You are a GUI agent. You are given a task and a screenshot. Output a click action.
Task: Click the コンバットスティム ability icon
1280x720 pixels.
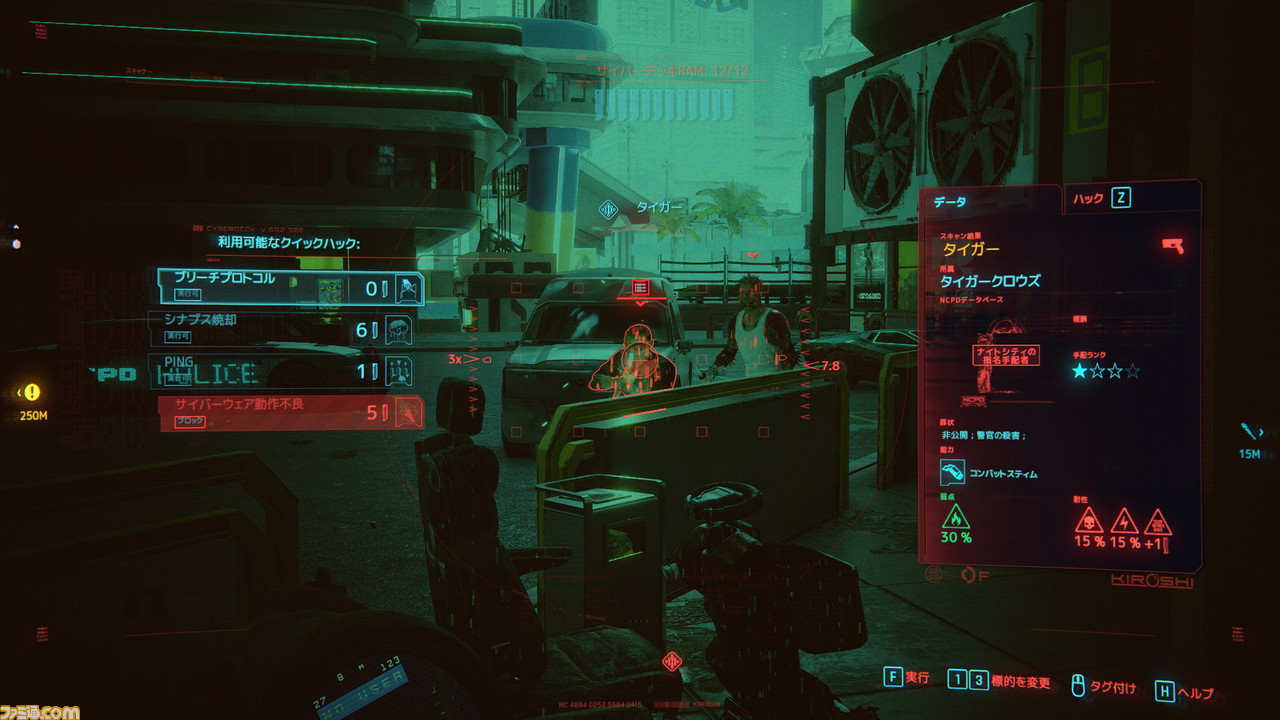pyautogui.click(x=952, y=473)
